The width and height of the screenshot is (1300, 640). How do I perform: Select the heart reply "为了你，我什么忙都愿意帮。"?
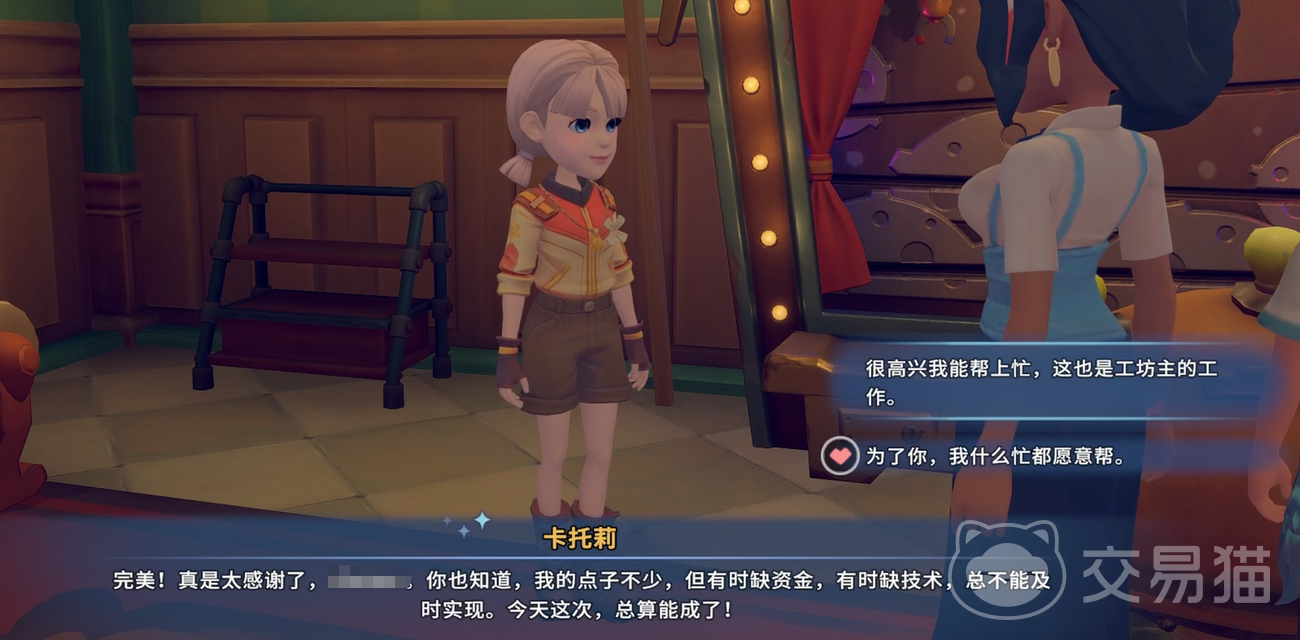(x=995, y=457)
